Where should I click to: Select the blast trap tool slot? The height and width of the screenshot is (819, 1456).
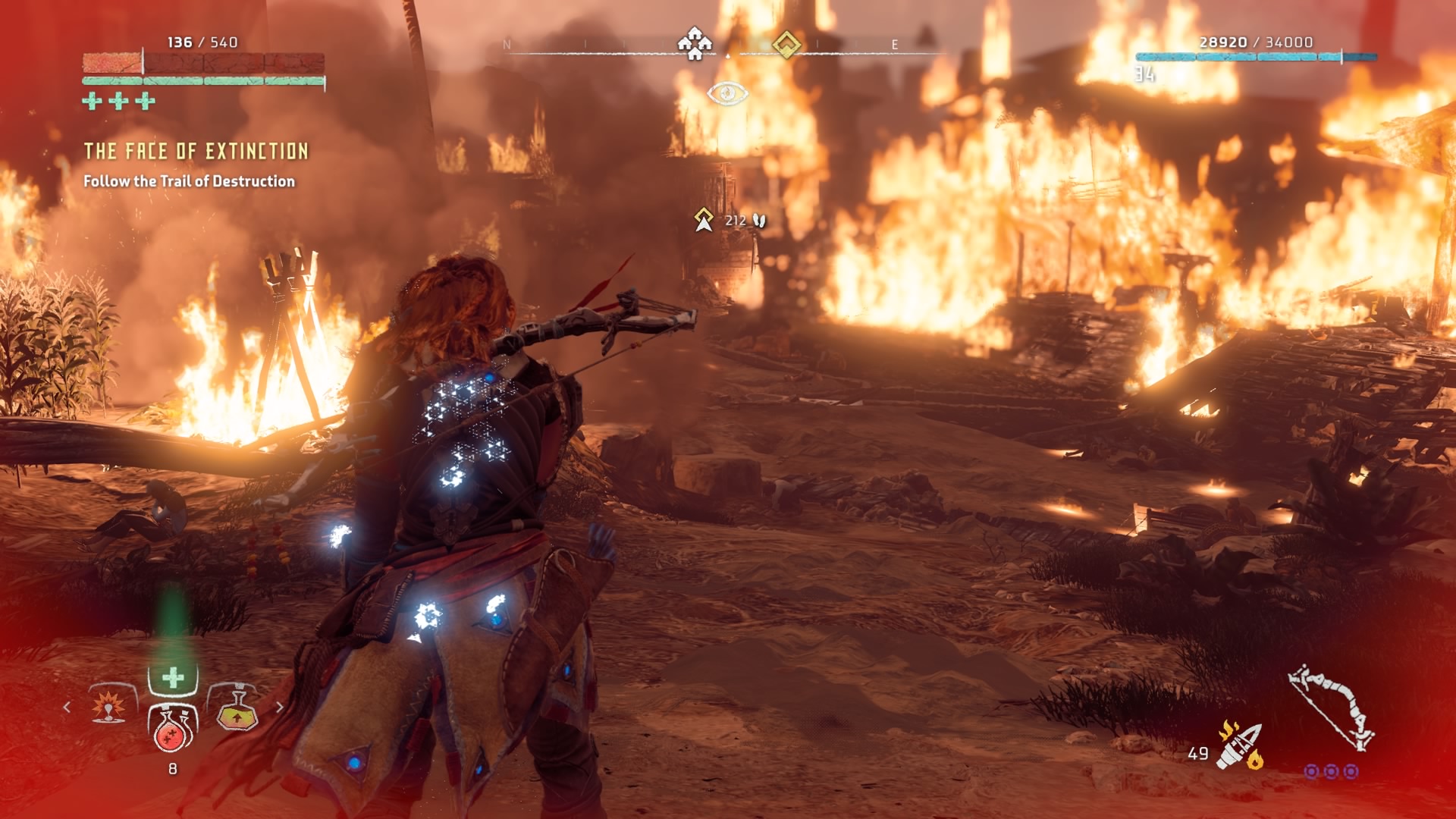109,706
